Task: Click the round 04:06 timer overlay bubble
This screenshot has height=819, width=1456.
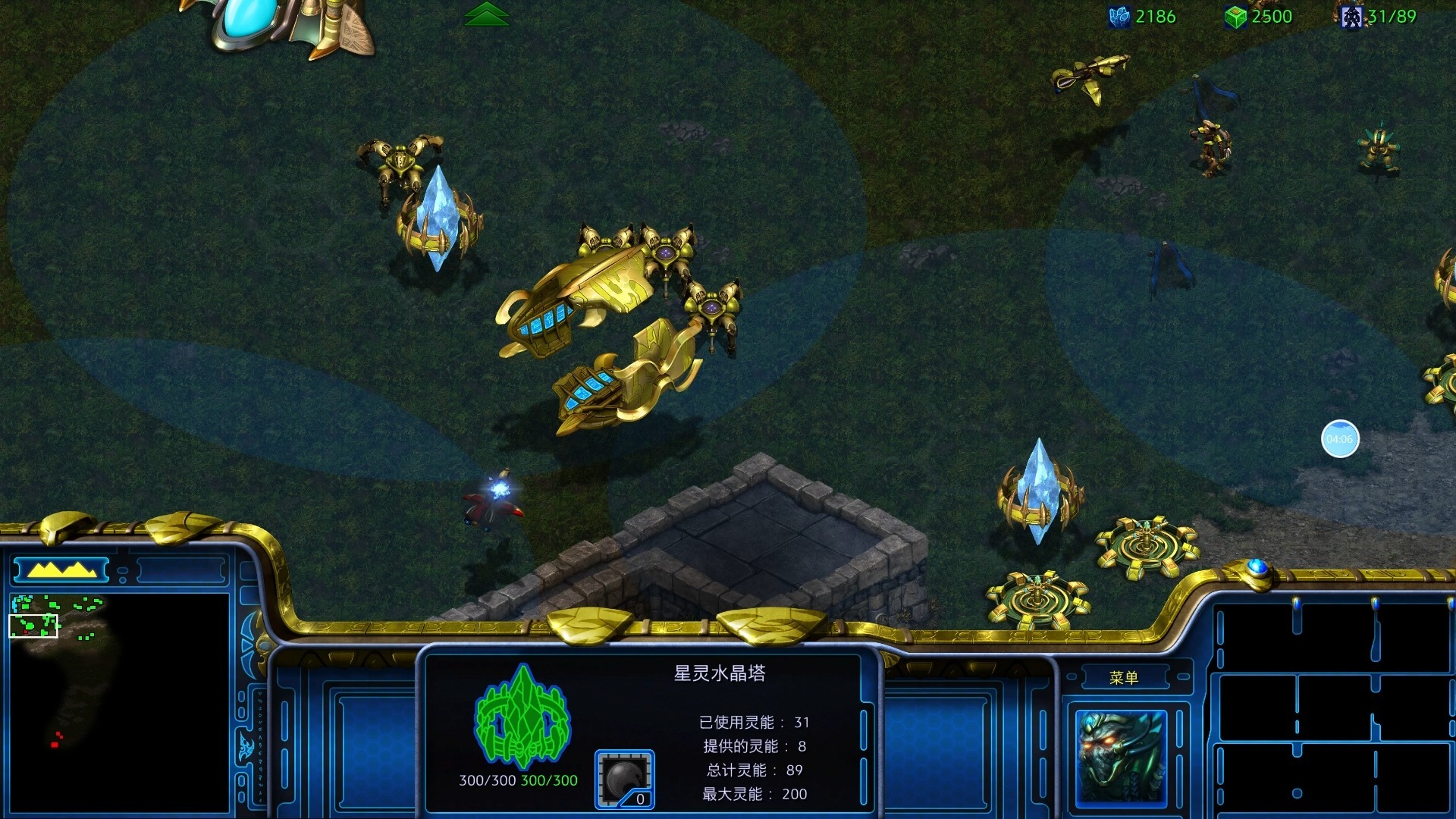Action: 1339,439
